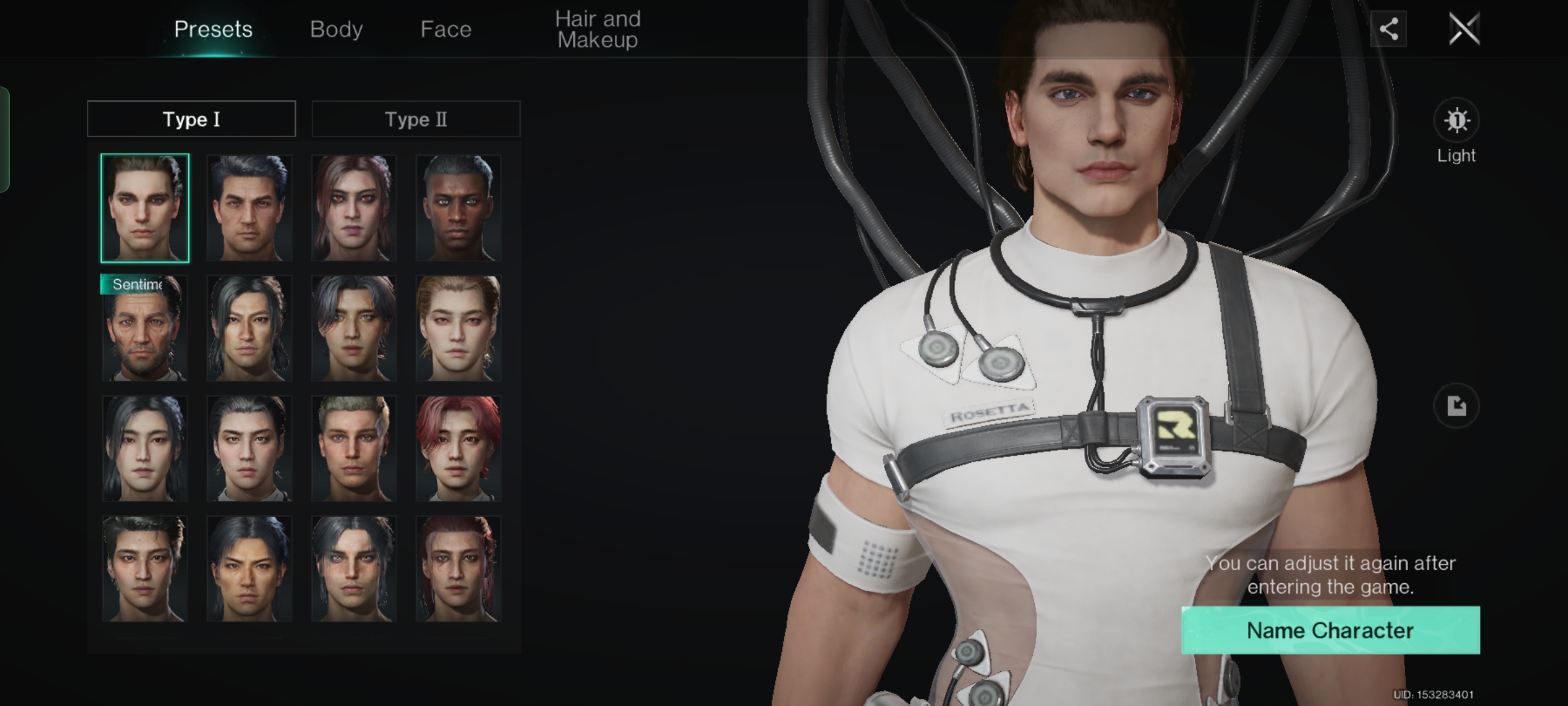Choose the blonde long-haired face preset
Image resolution: width=1568 pixels, height=706 pixels.
tap(458, 329)
